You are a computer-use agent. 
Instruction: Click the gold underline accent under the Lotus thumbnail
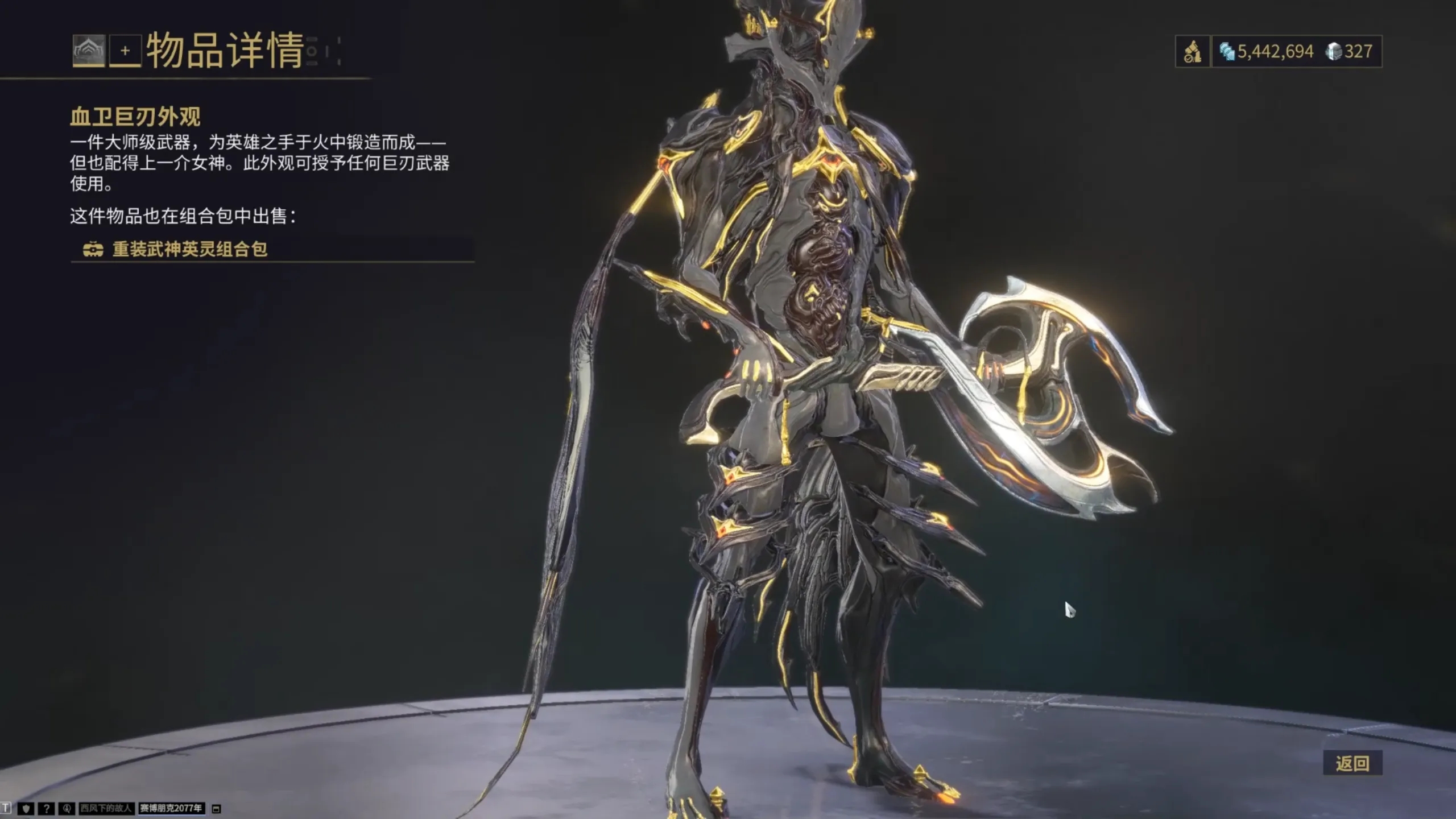[88, 64]
